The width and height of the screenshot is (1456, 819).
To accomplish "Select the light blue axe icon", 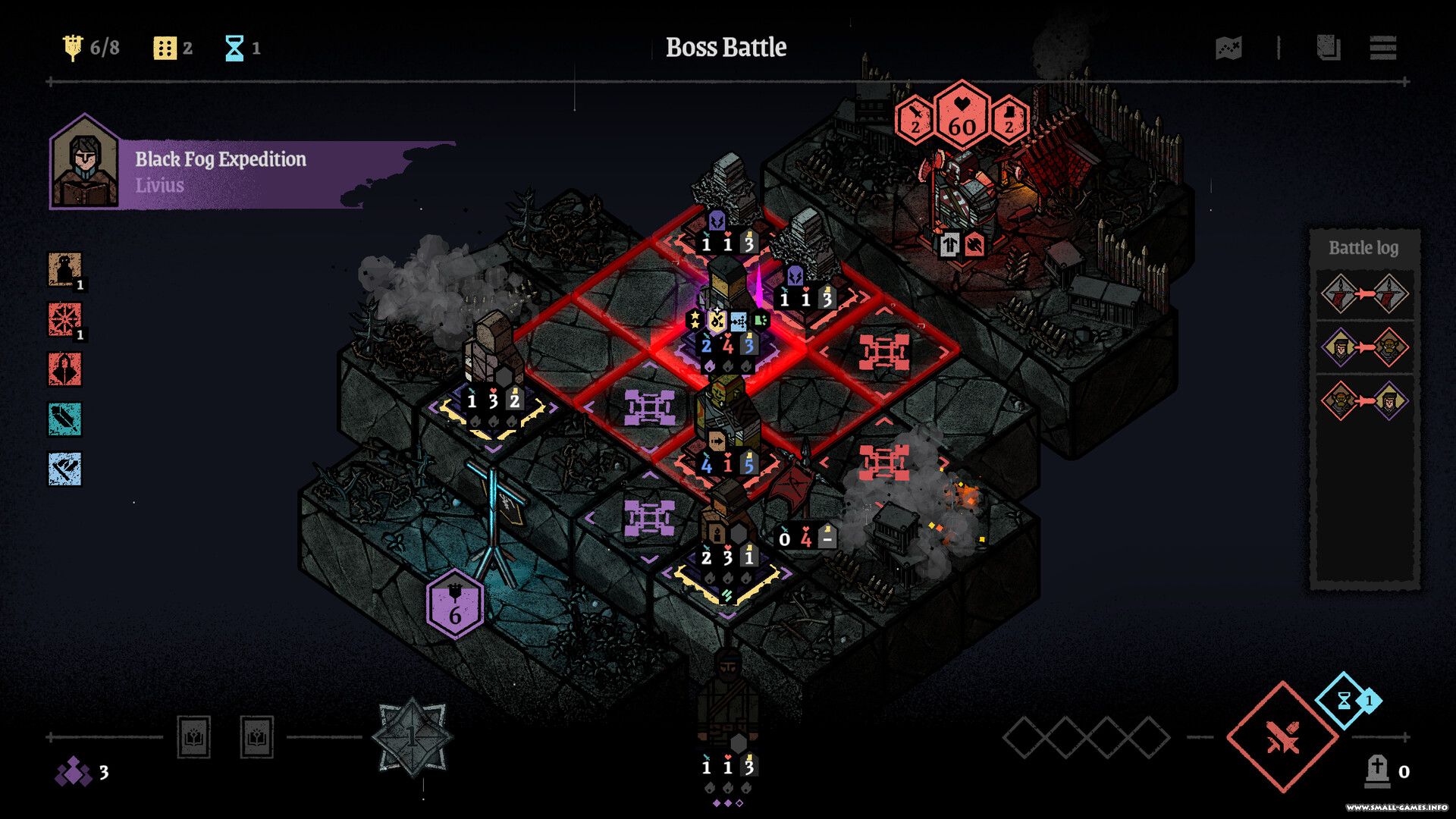I will tap(65, 469).
